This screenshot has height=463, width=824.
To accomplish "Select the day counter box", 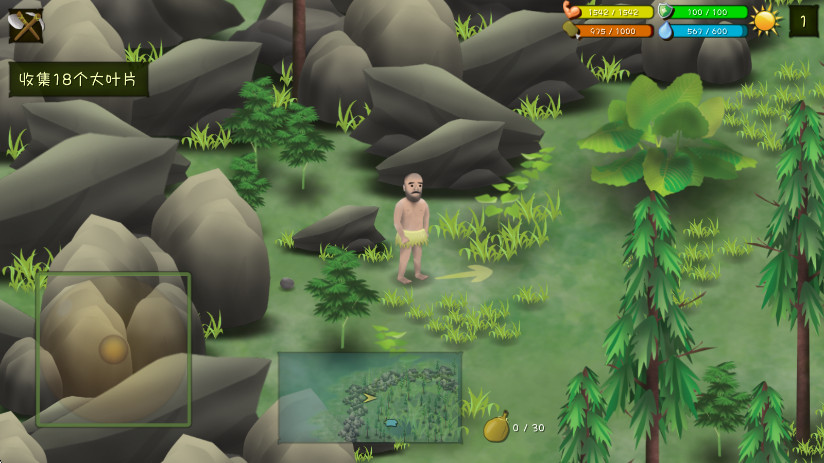I will (x=803, y=21).
